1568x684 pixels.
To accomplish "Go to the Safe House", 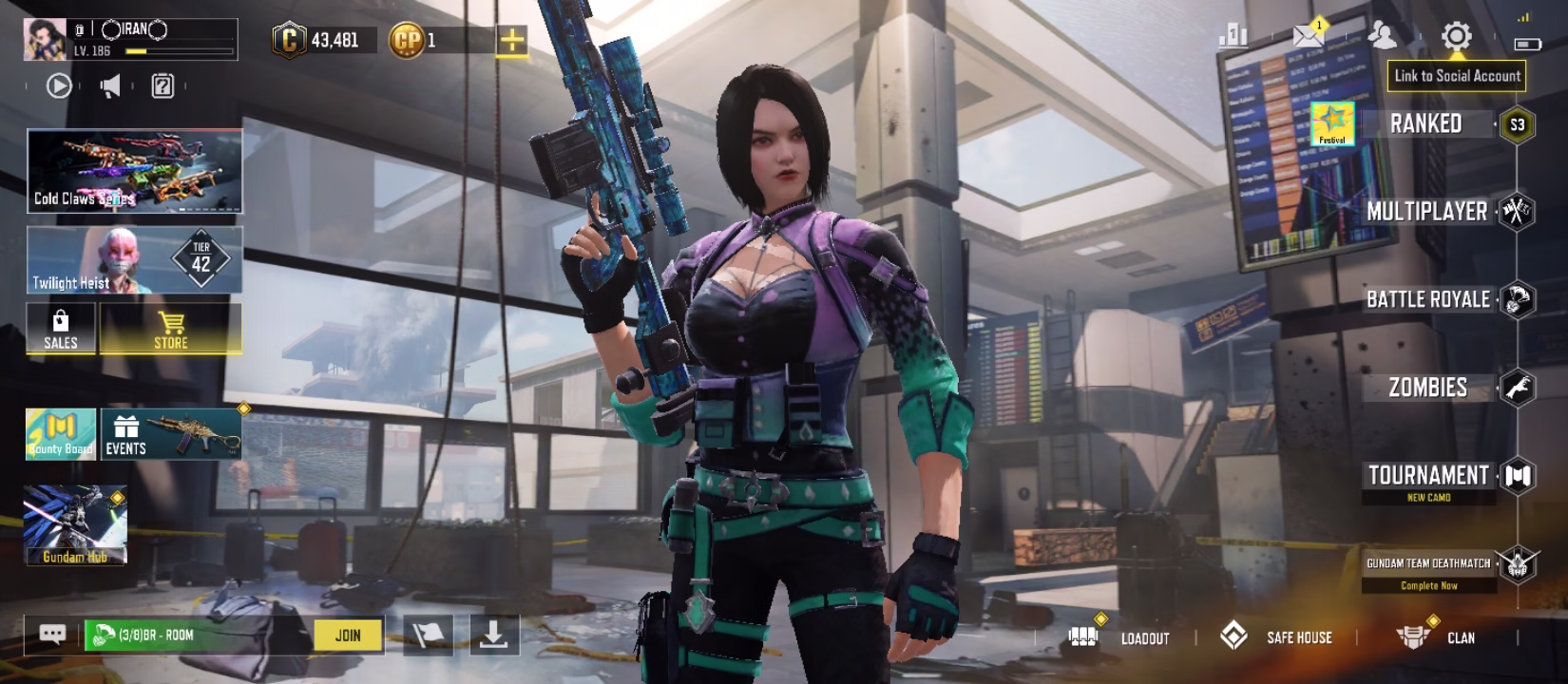I will [x=1278, y=637].
